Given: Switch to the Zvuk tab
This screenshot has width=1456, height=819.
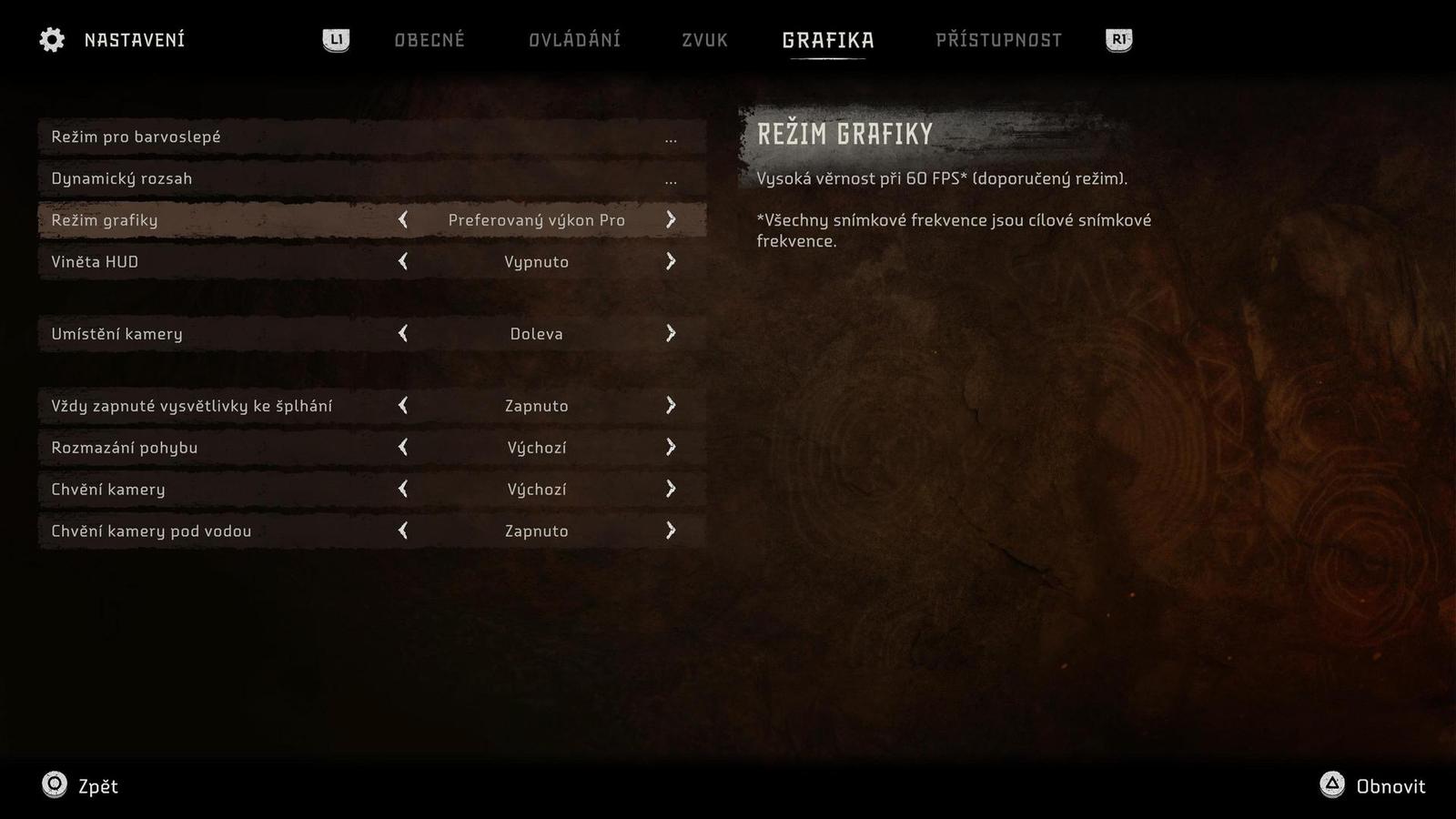Looking at the screenshot, I should [703, 40].
